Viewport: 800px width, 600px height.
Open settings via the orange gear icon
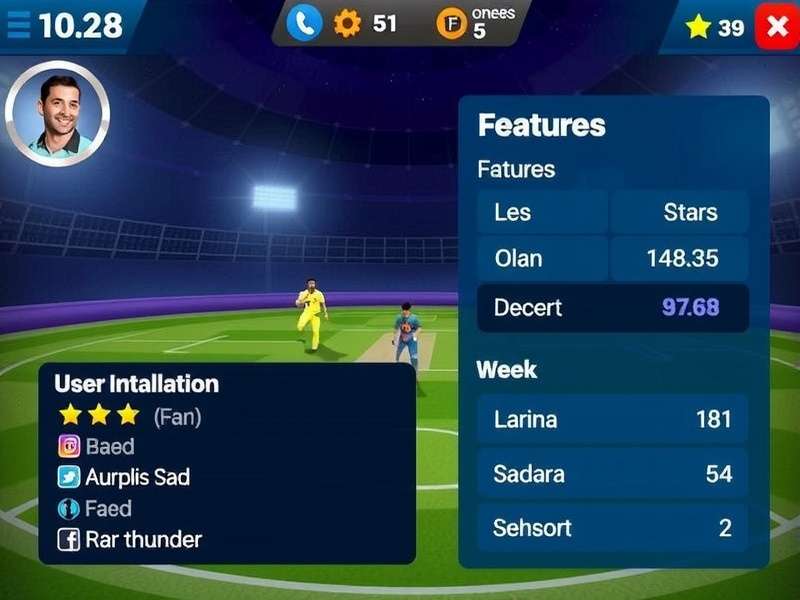347,24
